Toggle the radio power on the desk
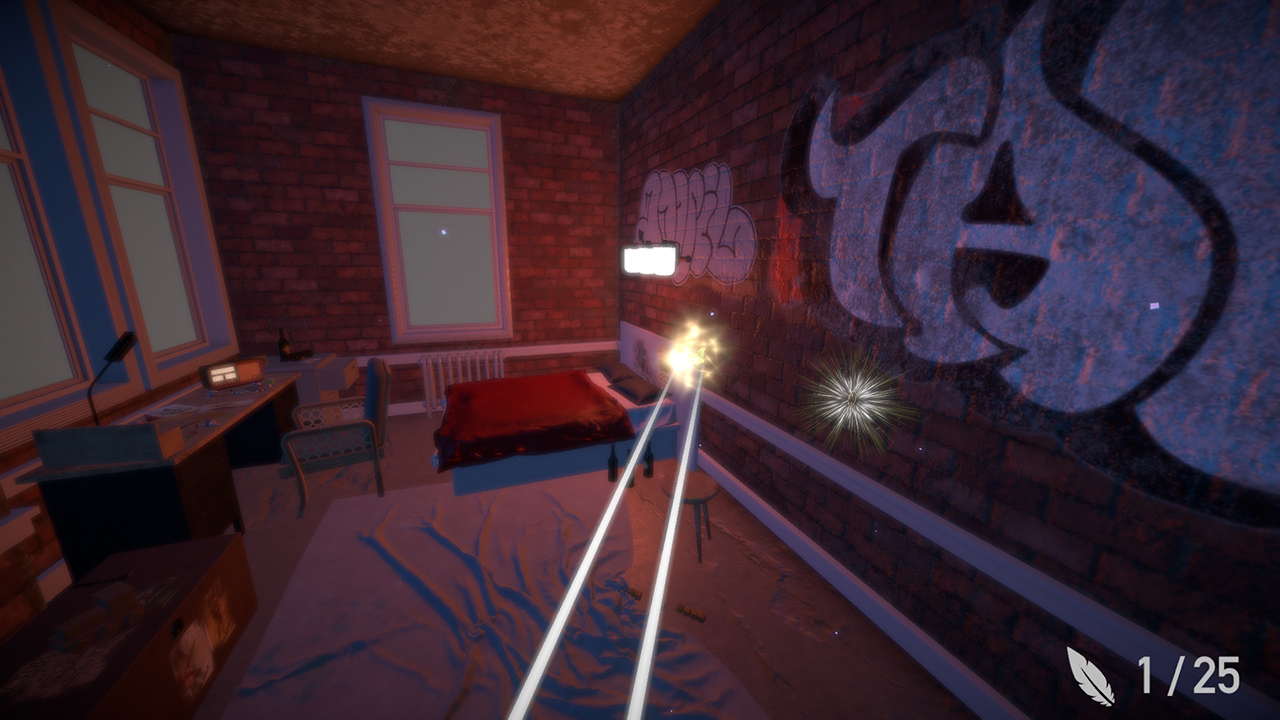Image resolution: width=1280 pixels, height=720 pixels. pos(232,375)
